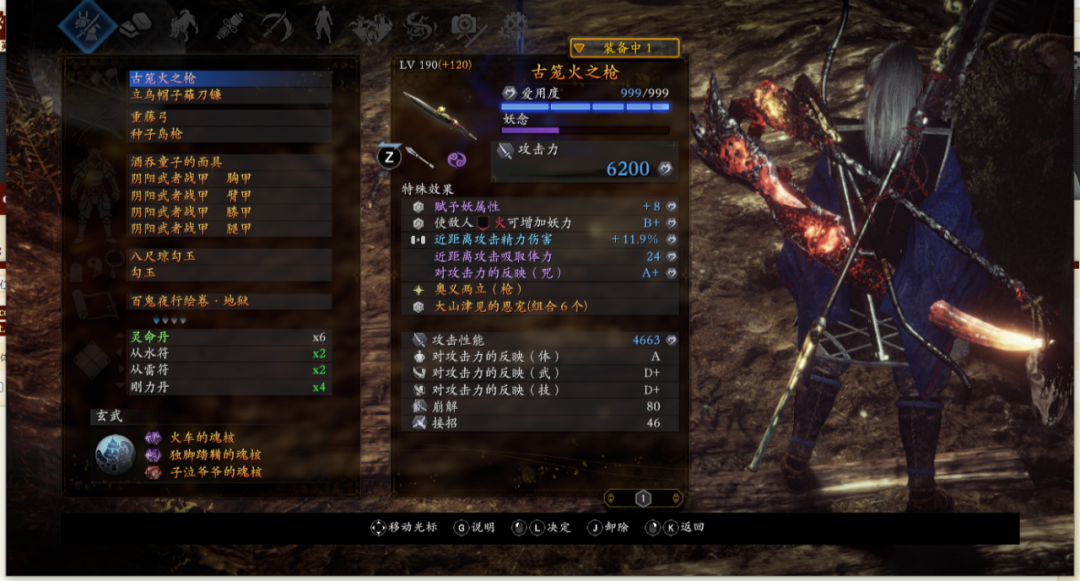The height and width of the screenshot is (581, 1080).
Task: Select the 古笼火之枪 weapon row
Action: pyautogui.click(x=230, y=77)
